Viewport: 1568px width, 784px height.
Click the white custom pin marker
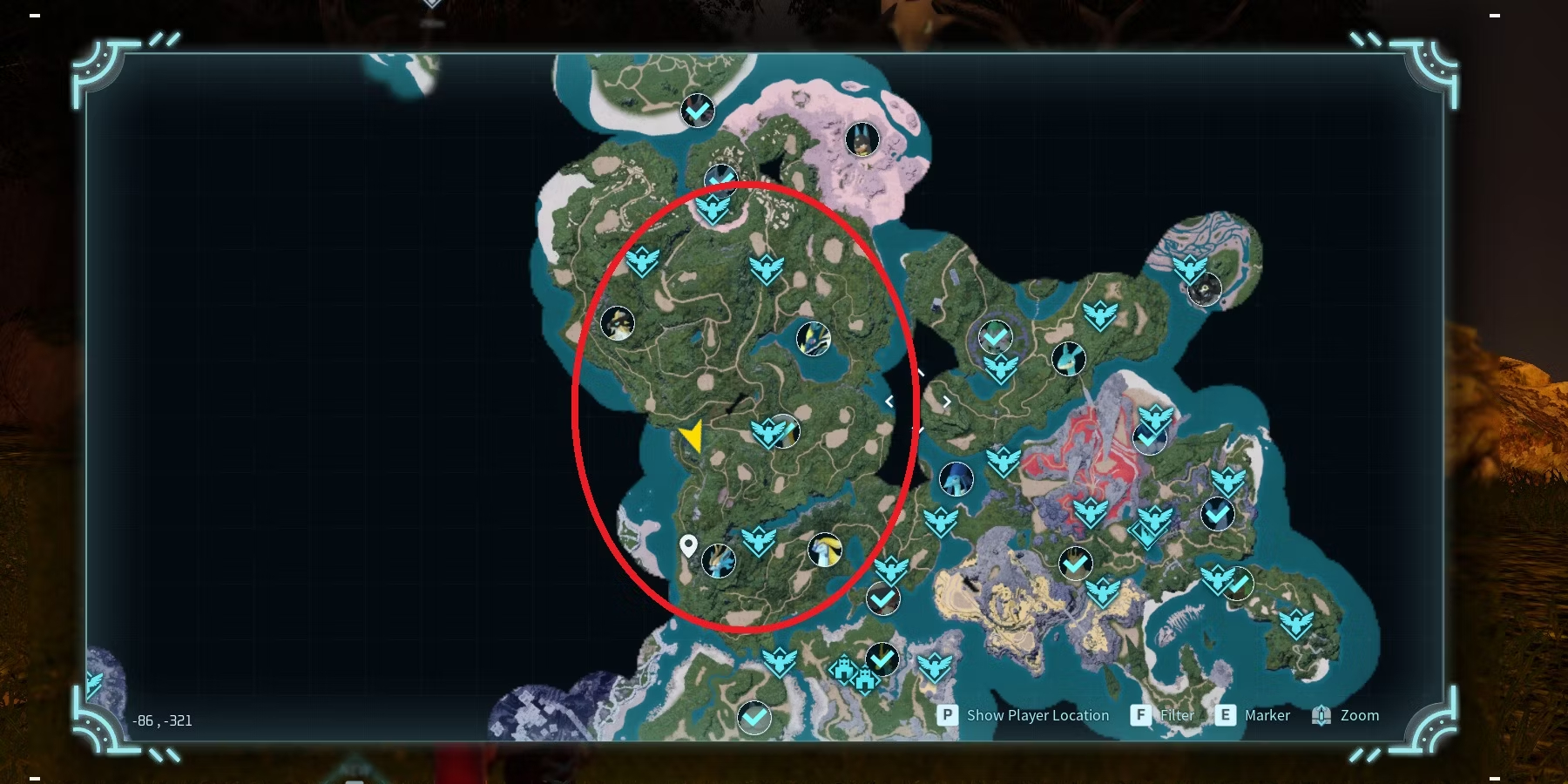click(688, 546)
